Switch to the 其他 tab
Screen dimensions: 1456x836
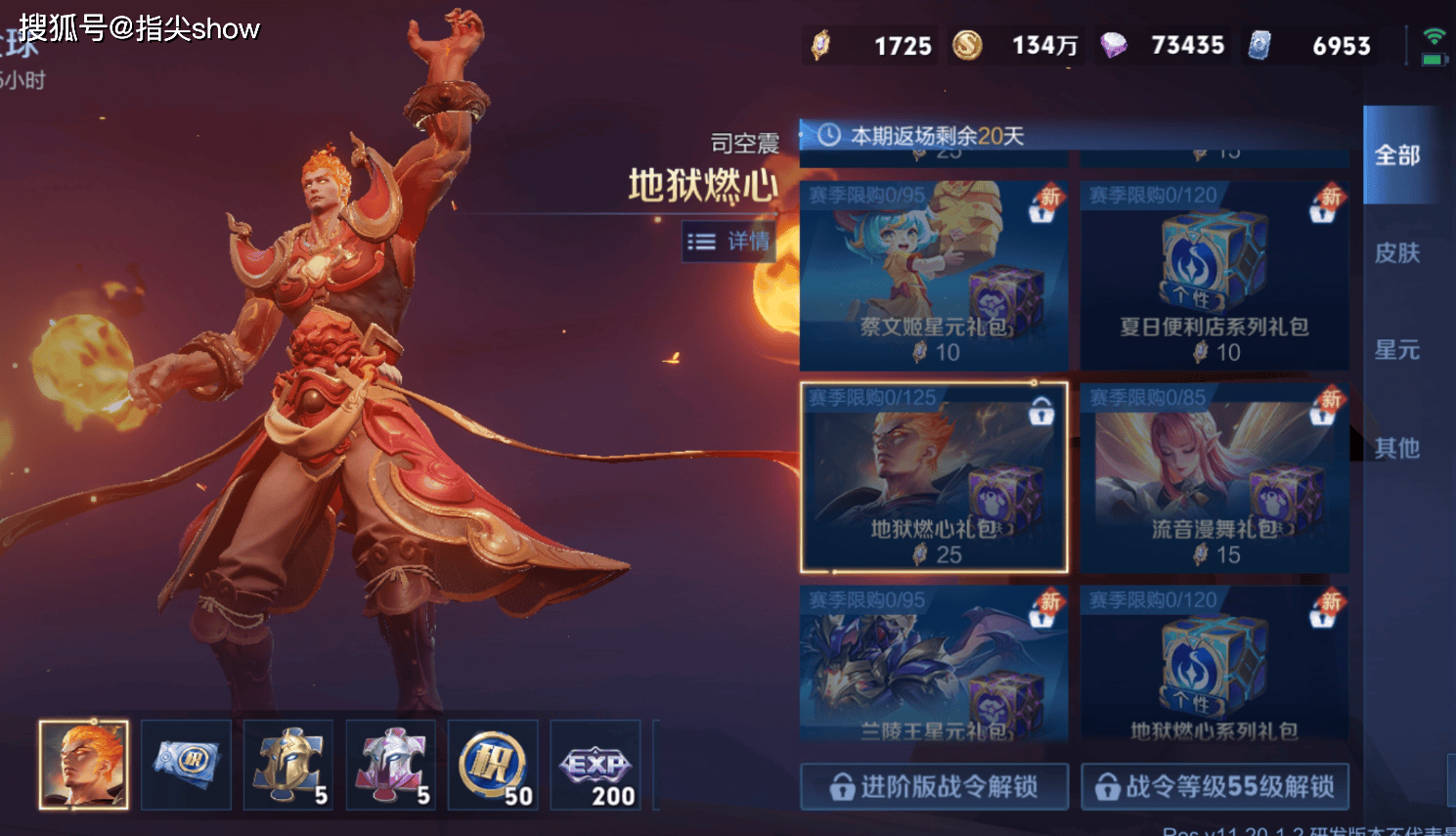[x=1396, y=448]
